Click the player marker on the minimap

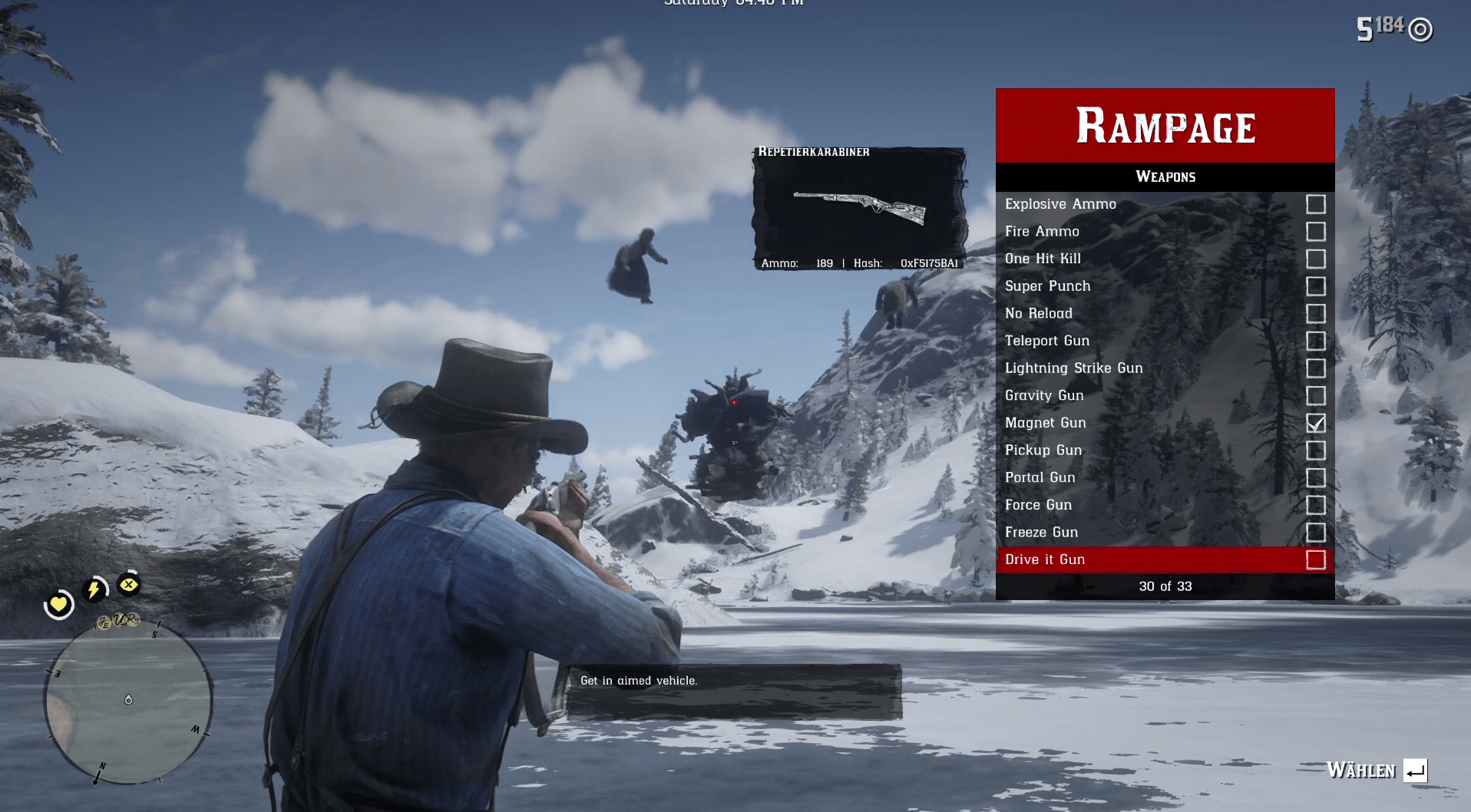pyautogui.click(x=127, y=699)
